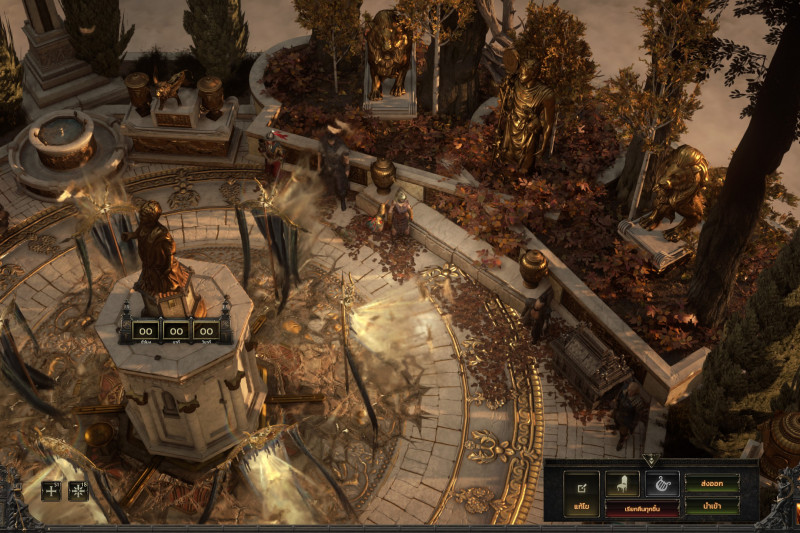This screenshot has height=533, width=800.
Task: Click the แก้ไข edit button
Action: point(581,494)
